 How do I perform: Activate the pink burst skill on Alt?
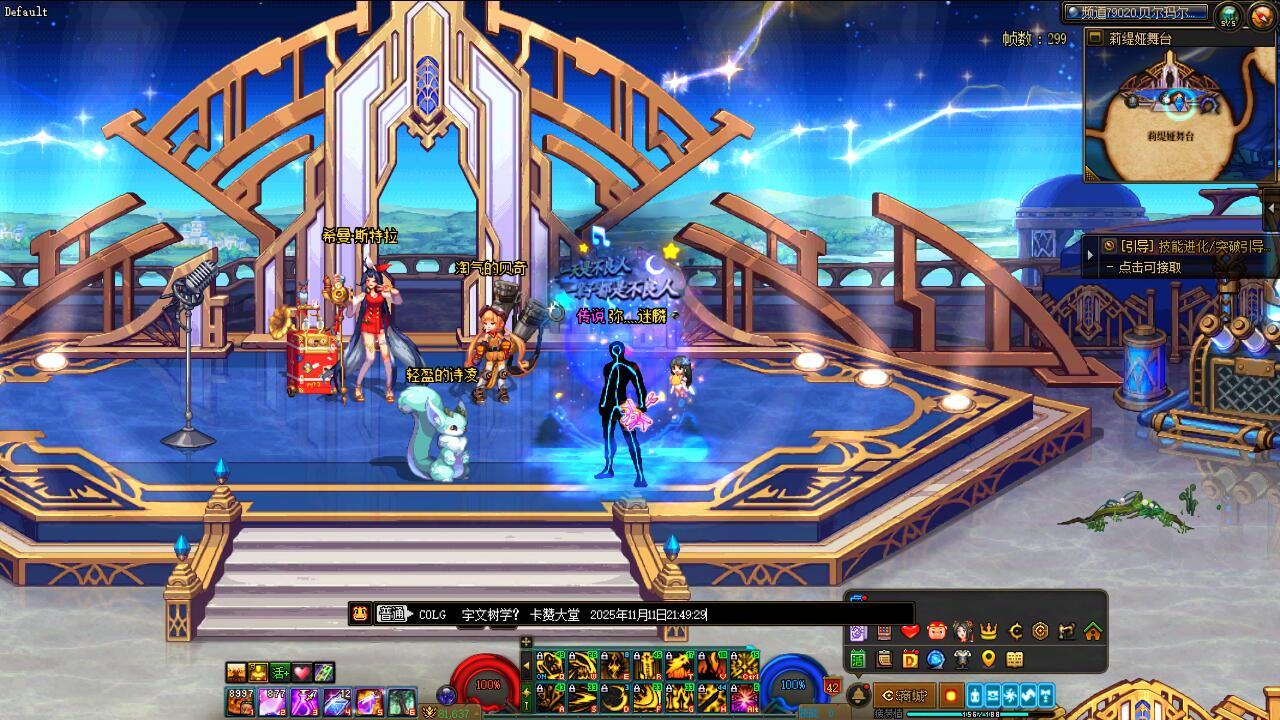(x=745, y=698)
